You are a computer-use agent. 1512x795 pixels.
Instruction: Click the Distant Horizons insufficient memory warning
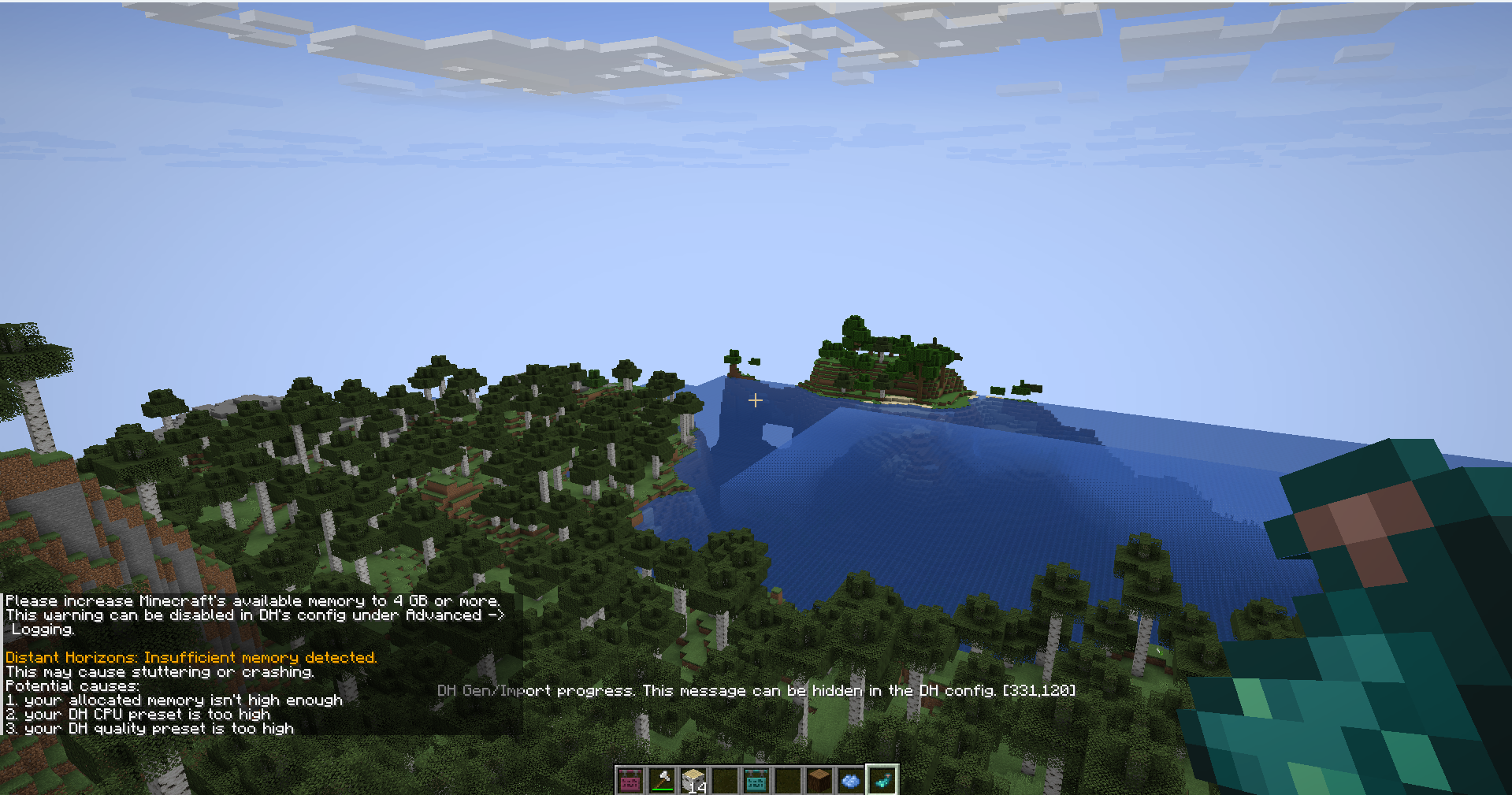click(189, 657)
